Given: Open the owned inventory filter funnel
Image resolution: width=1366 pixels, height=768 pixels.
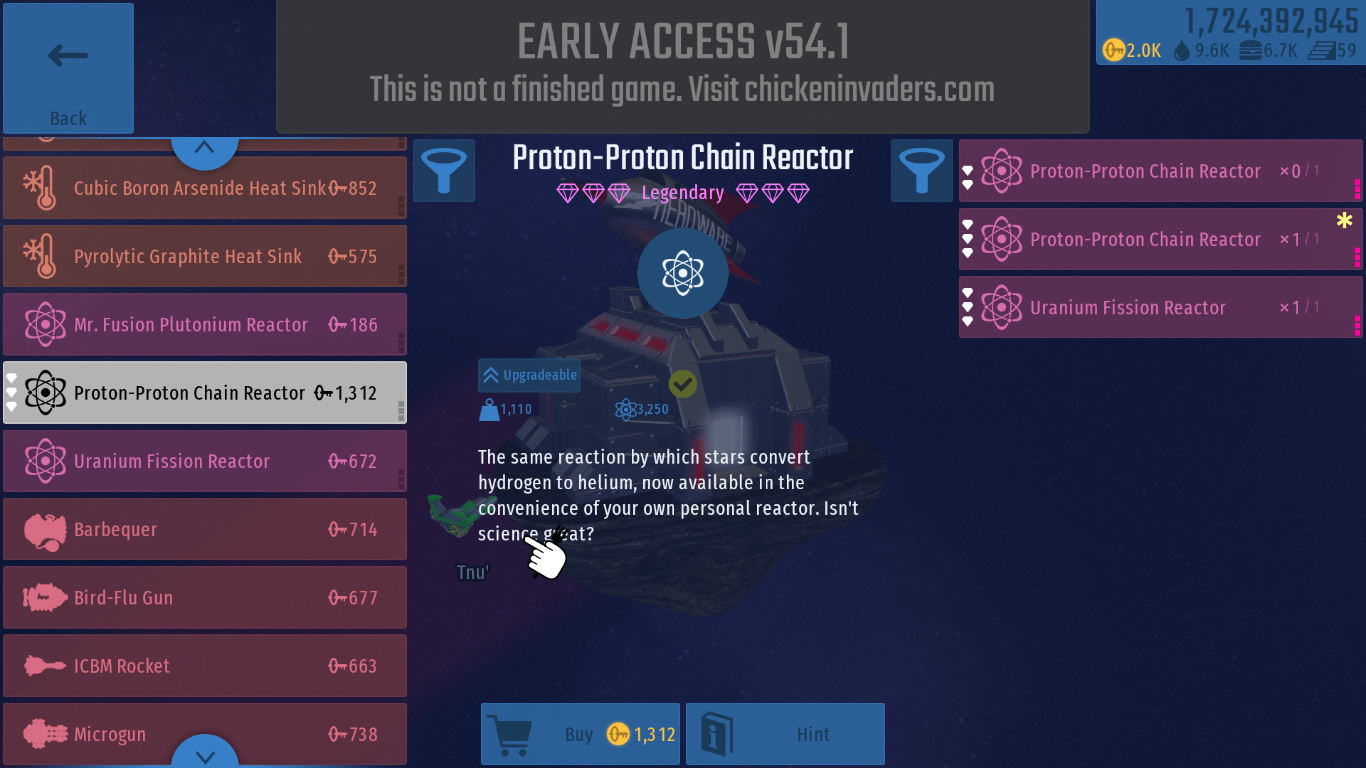Looking at the screenshot, I should pyautogui.click(x=921, y=170).
